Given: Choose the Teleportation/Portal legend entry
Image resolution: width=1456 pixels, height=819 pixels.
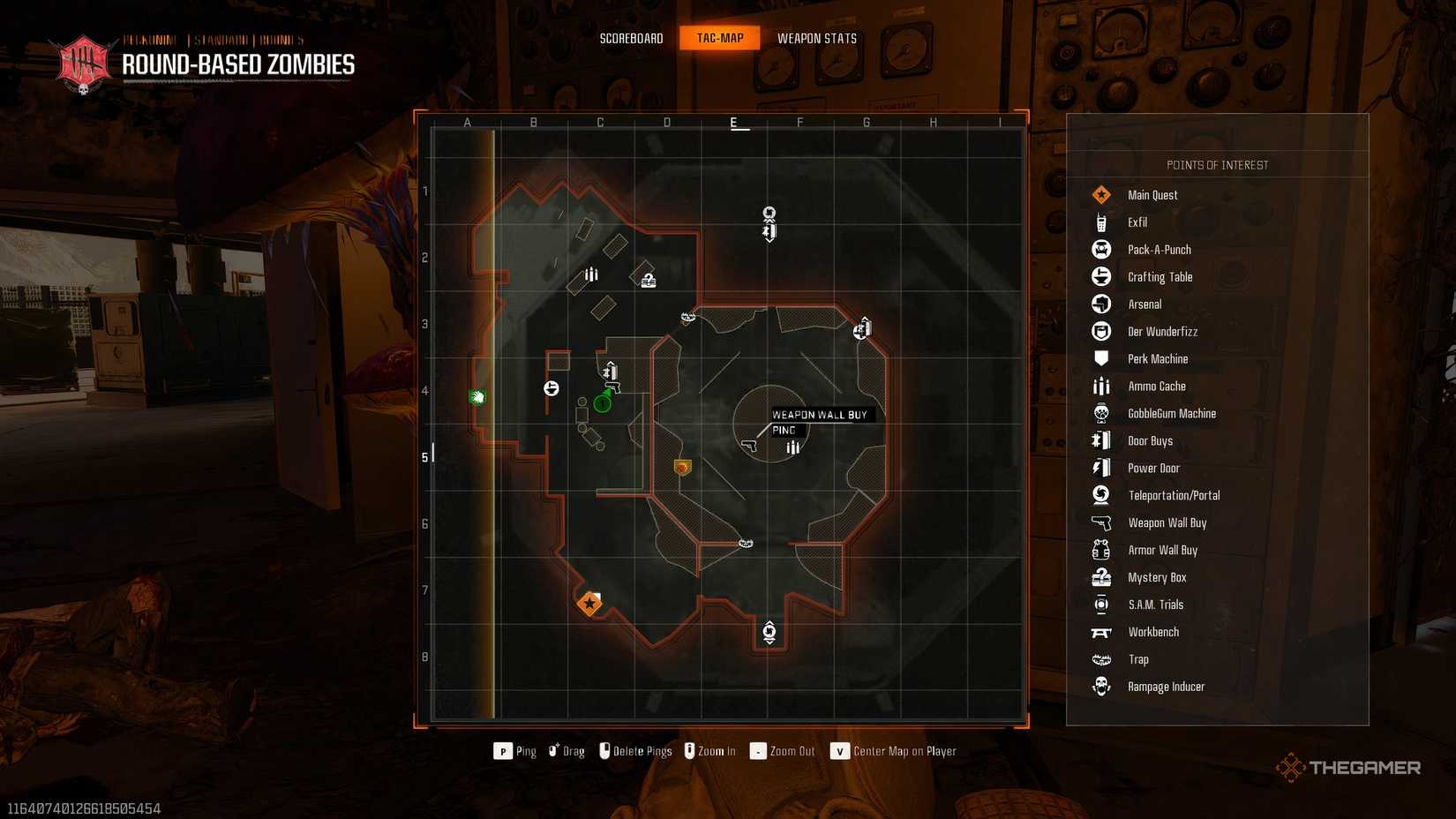Looking at the screenshot, I should pyautogui.click(x=1174, y=496).
